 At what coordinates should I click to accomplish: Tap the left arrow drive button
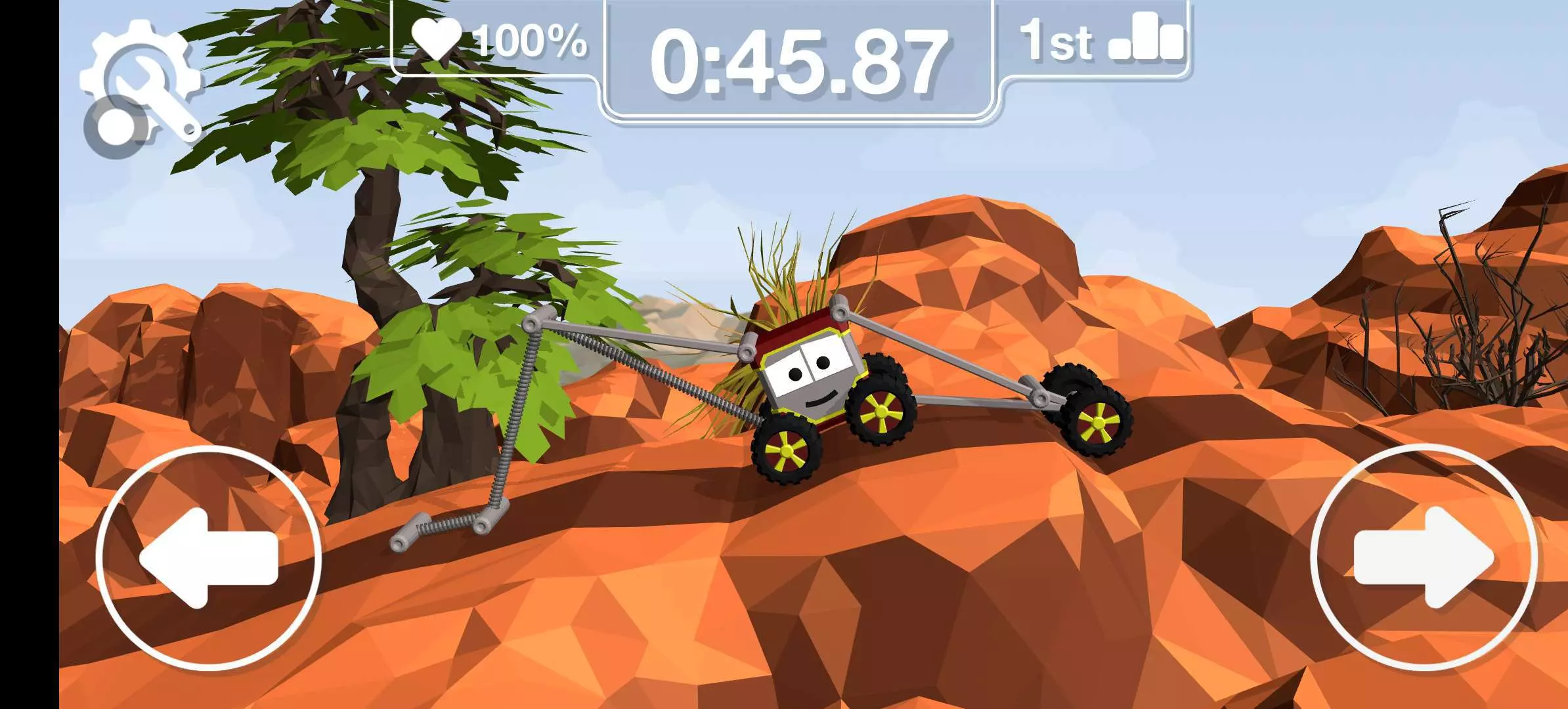pos(209,557)
